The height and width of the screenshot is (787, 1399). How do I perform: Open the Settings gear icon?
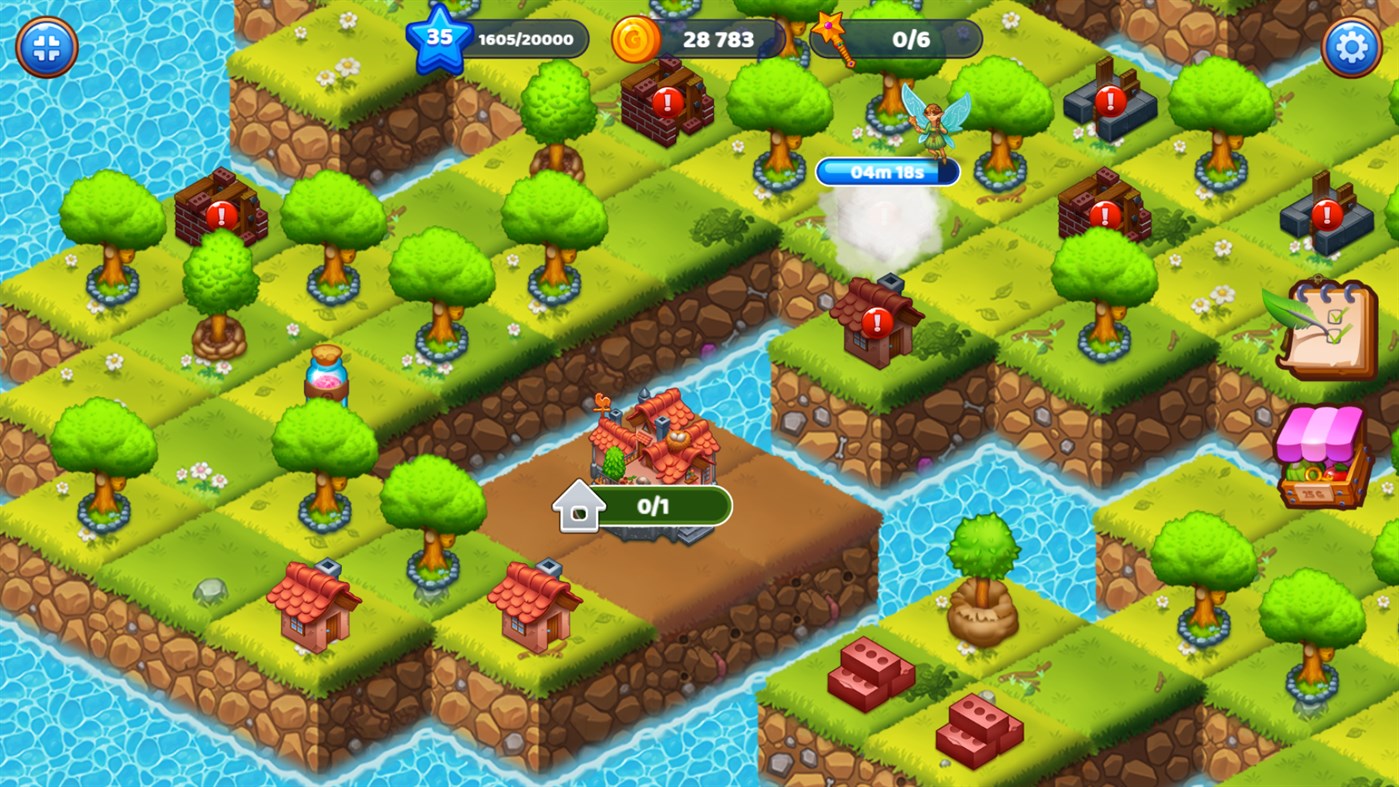(x=1352, y=45)
